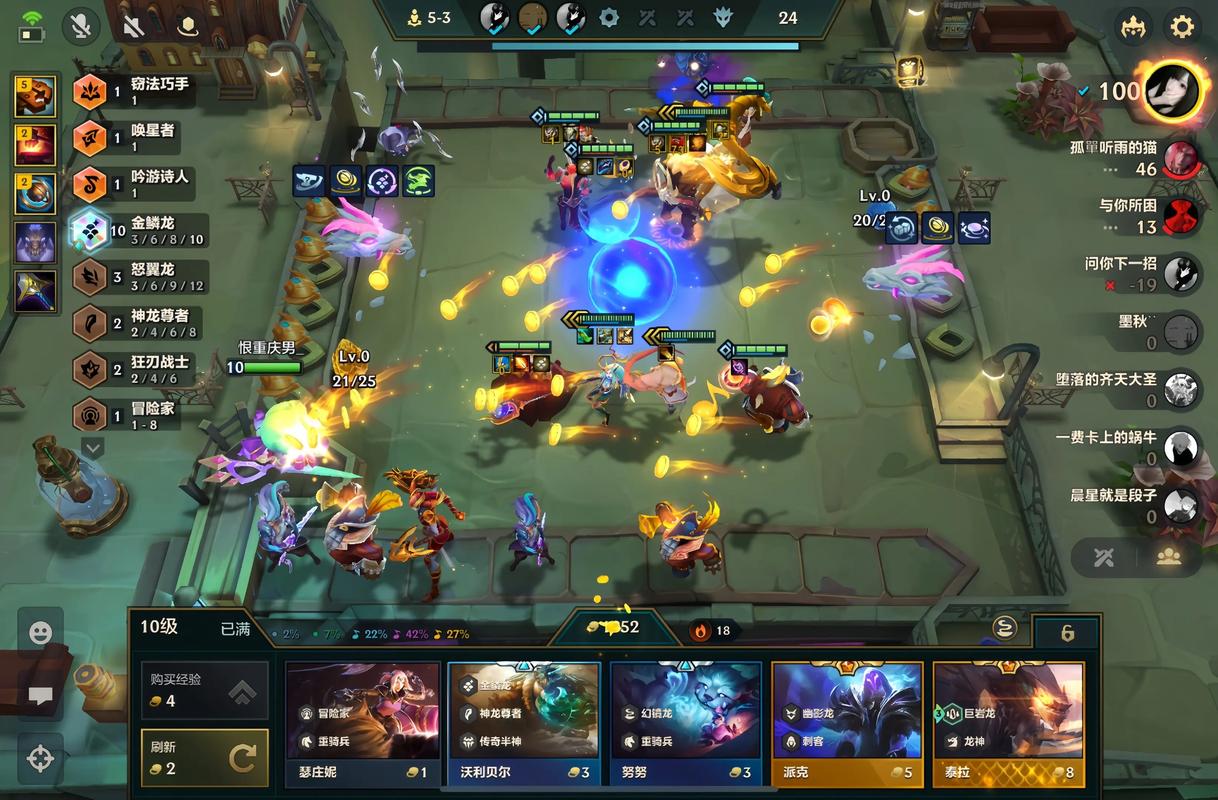This screenshot has width=1218, height=800.
Task: Open the chat bubble button
Action: point(40,695)
